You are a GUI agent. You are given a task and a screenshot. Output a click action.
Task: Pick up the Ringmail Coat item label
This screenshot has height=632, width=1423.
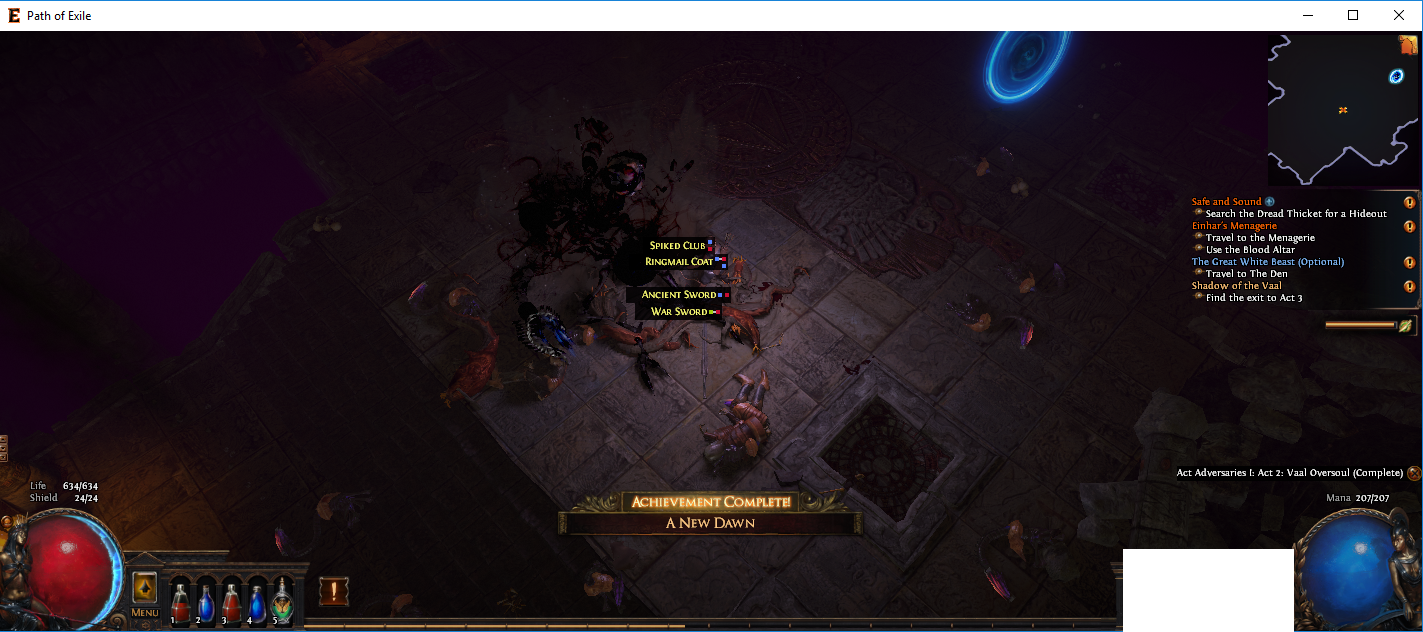pyautogui.click(x=679, y=261)
